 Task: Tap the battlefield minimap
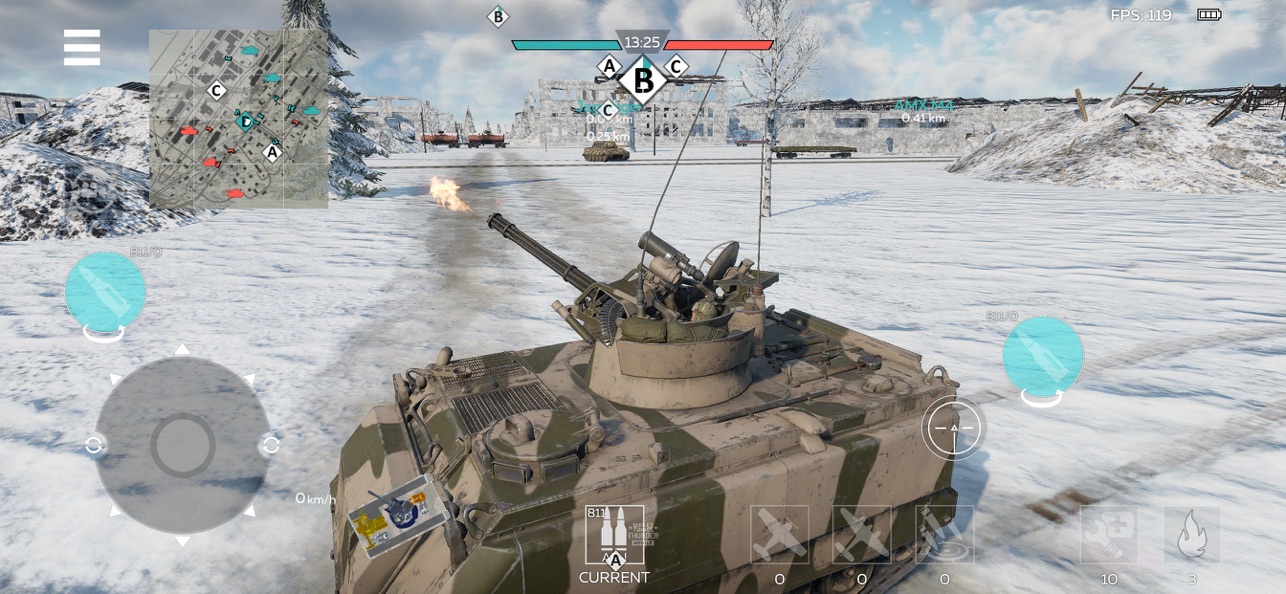pos(239,118)
